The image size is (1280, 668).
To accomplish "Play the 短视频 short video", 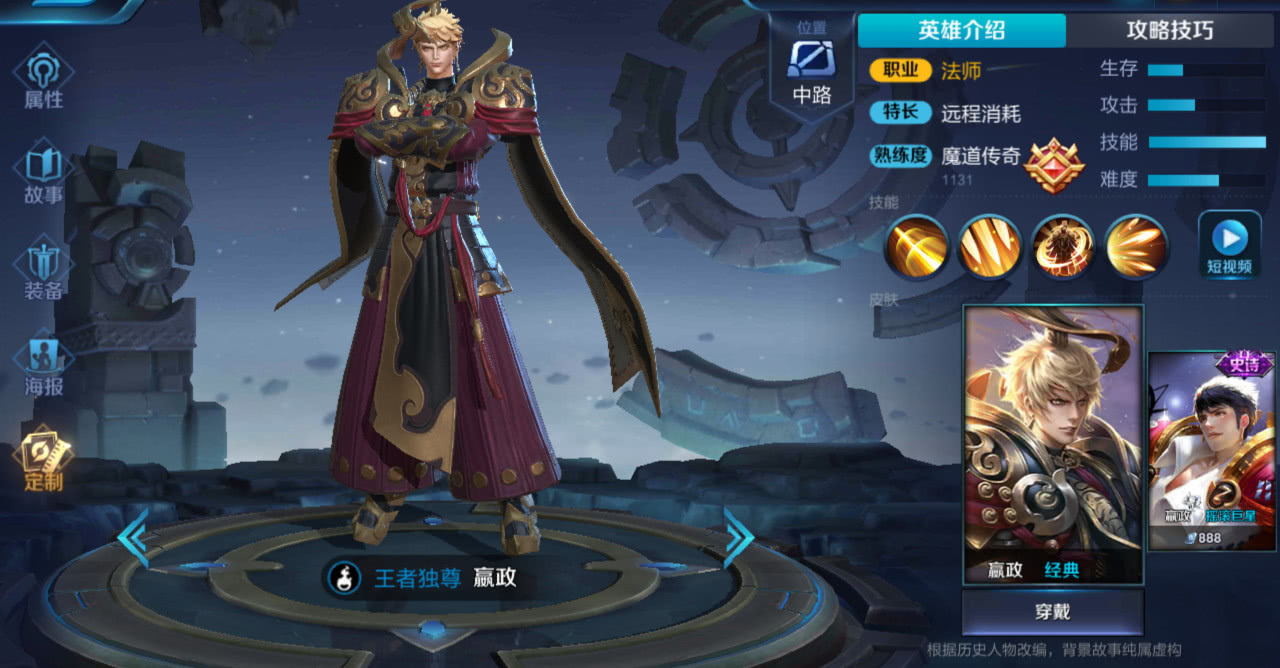I will (1229, 246).
